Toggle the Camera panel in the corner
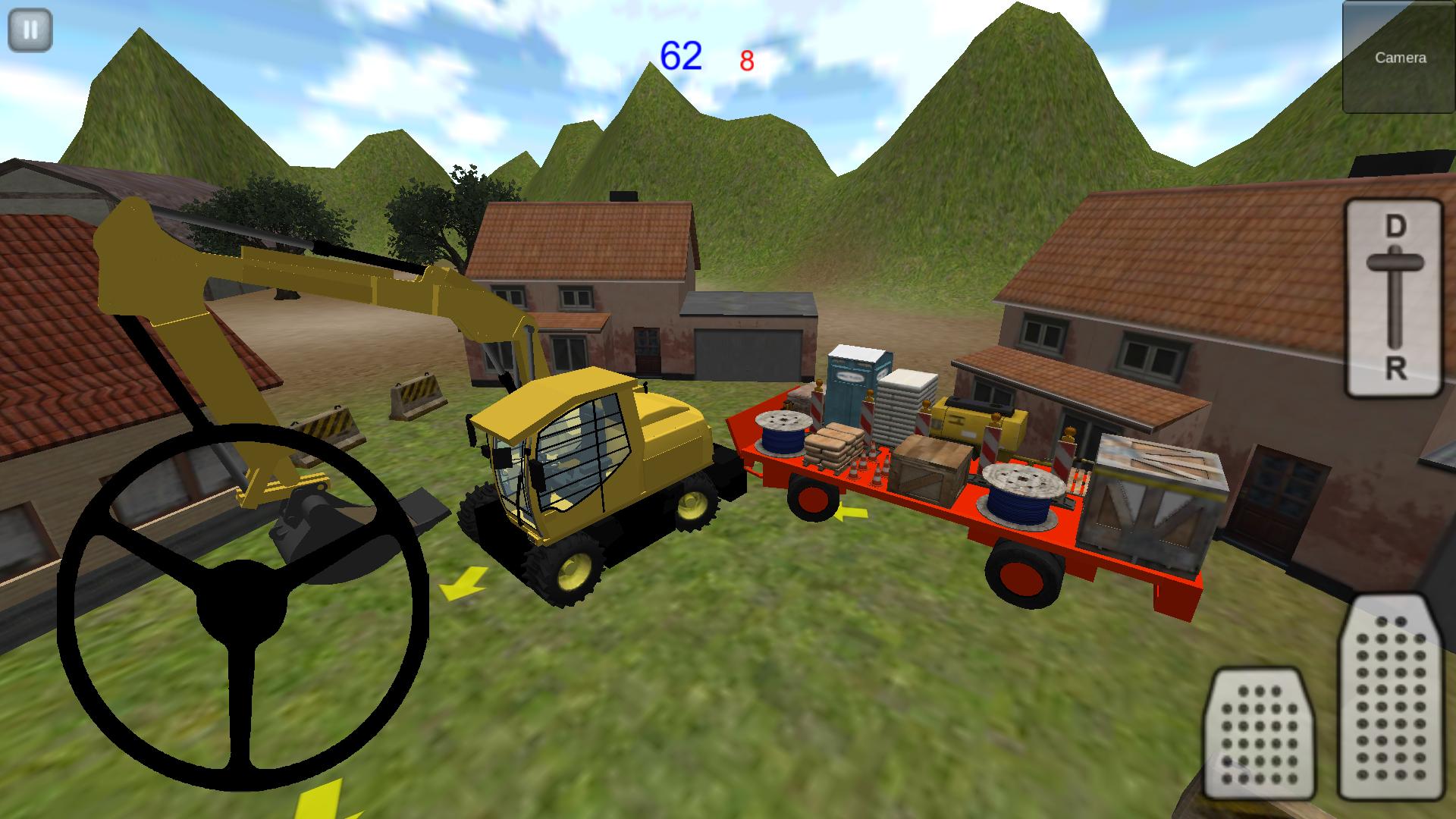1456x819 pixels. (1398, 57)
